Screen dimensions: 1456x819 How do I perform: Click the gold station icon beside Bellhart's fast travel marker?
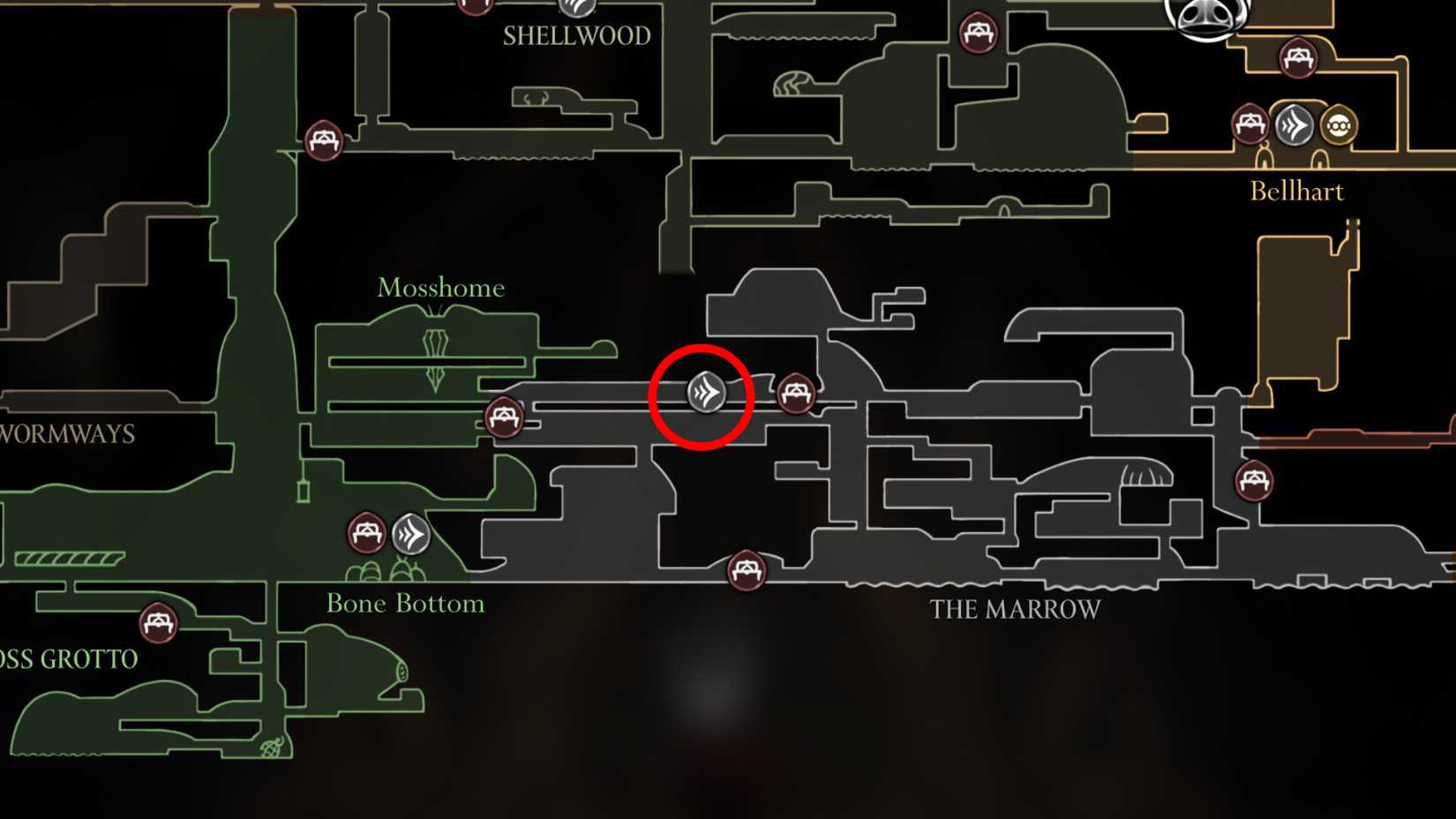pyautogui.click(x=1338, y=126)
